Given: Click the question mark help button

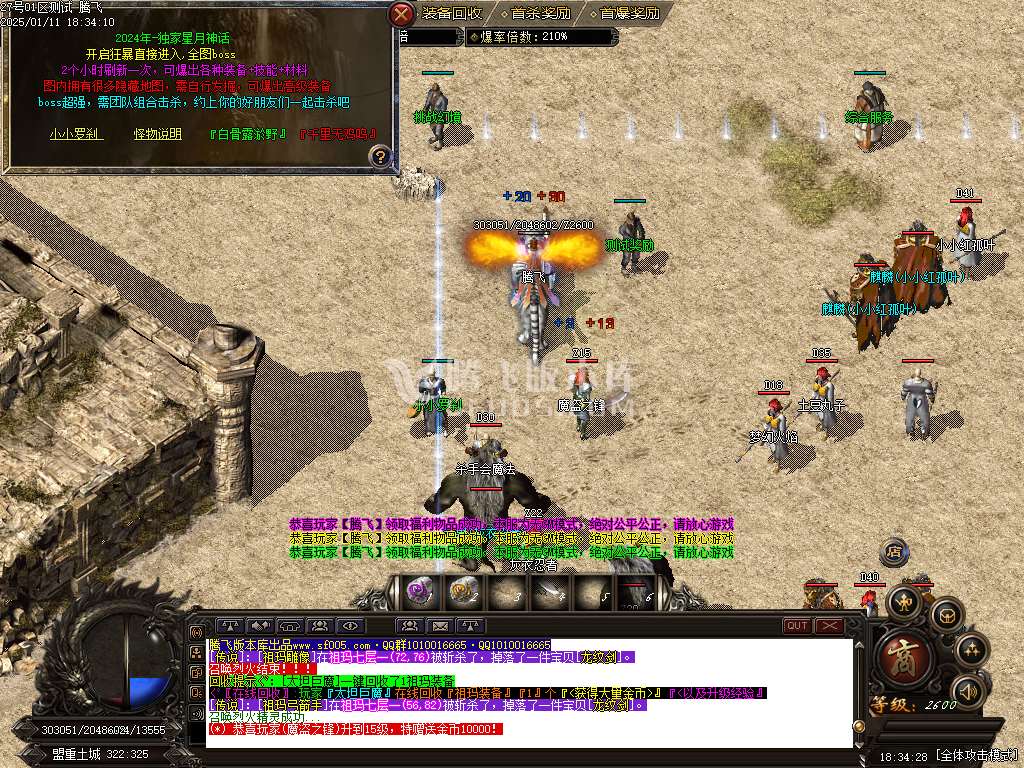Looking at the screenshot, I should pos(380,156).
